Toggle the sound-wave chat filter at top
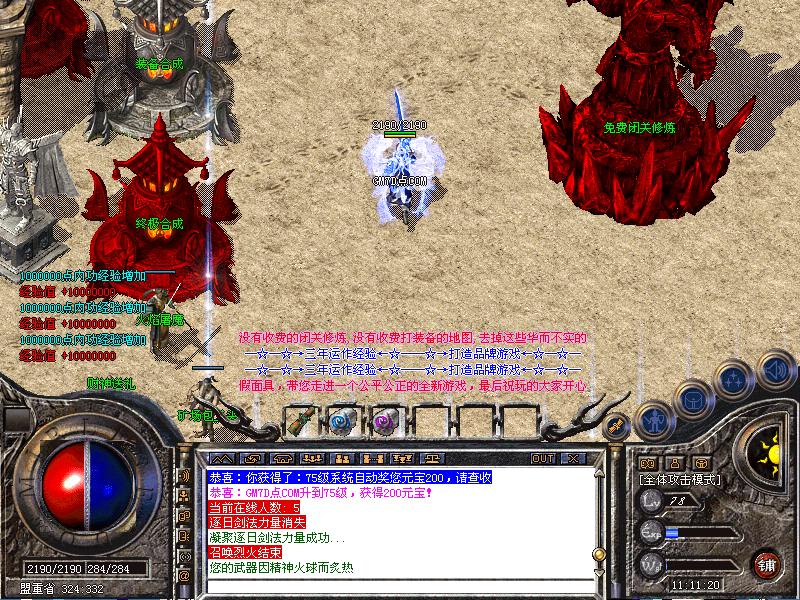Viewport: 800px width, 600px height. coord(184,475)
